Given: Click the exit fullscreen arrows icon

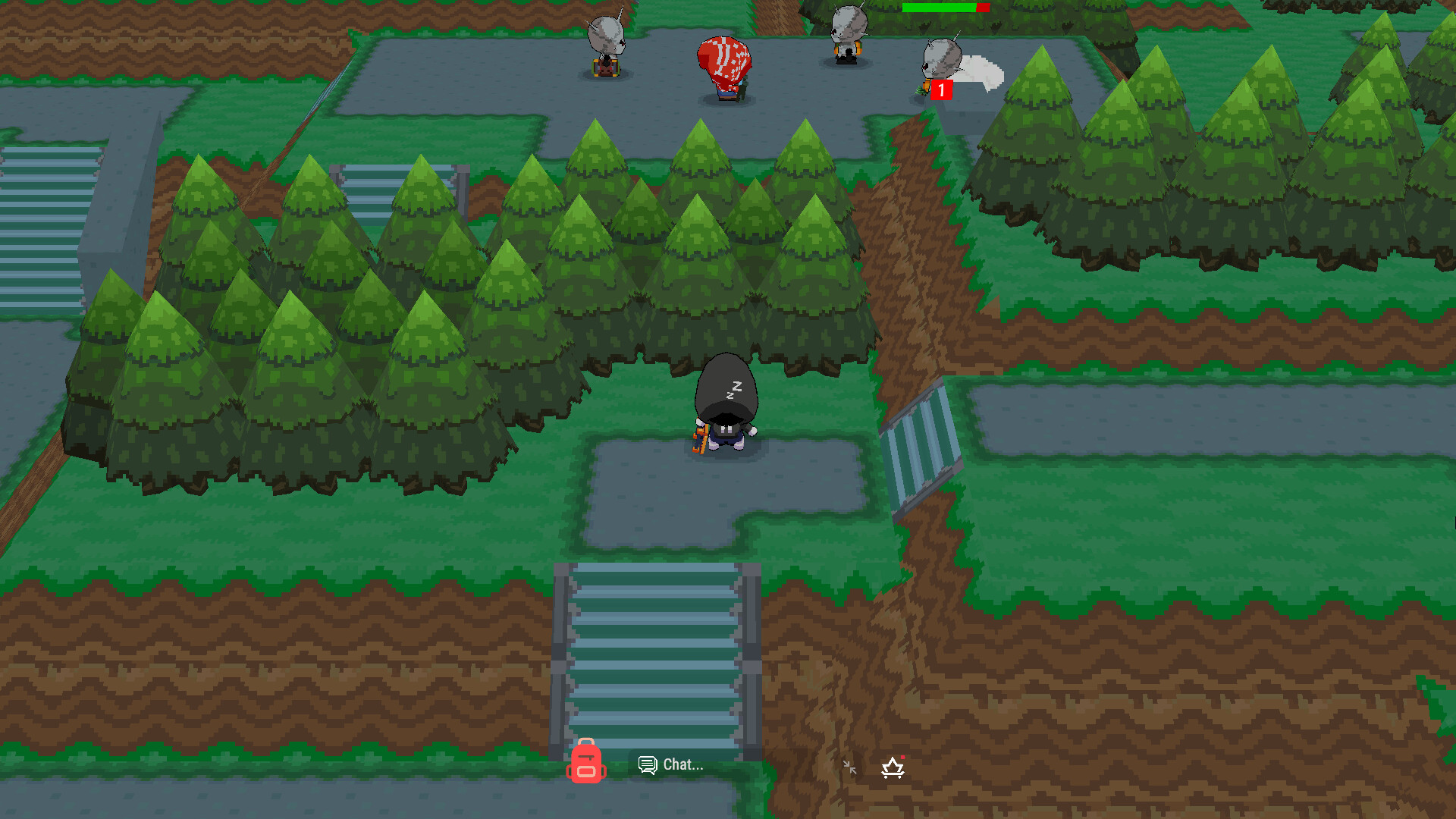Looking at the screenshot, I should click(x=849, y=767).
